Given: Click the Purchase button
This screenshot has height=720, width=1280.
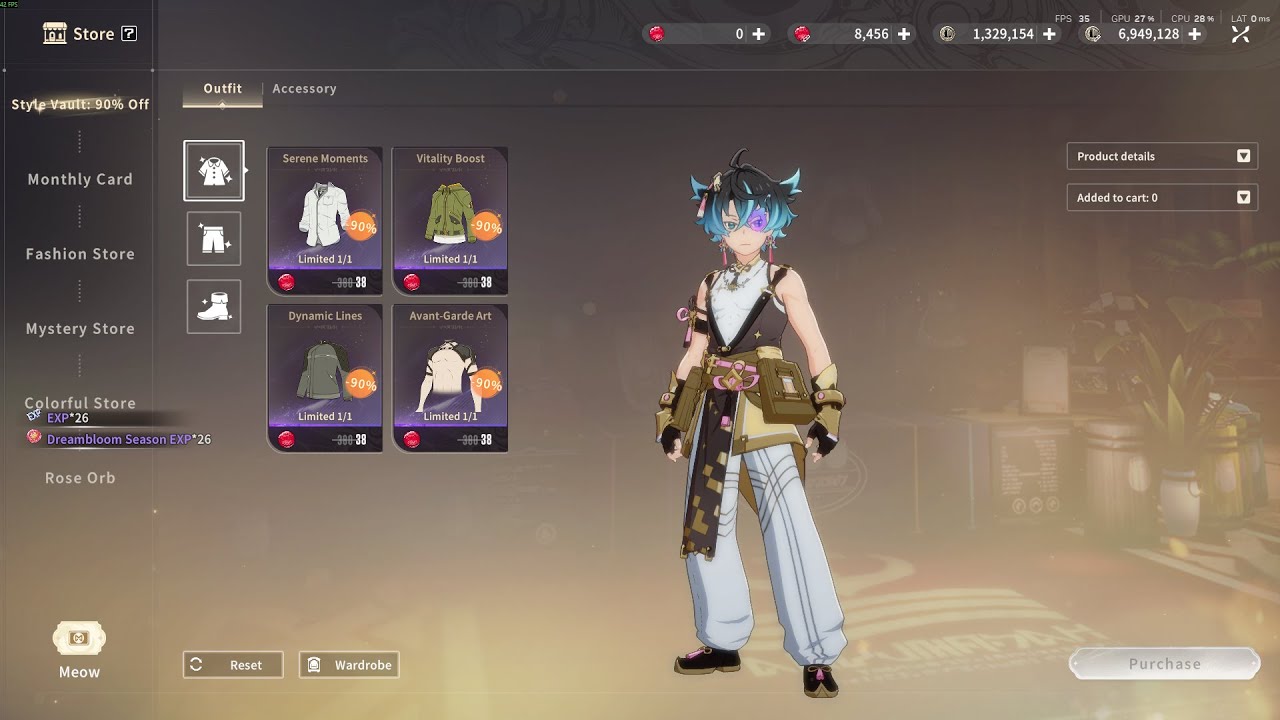Looking at the screenshot, I should click(x=1164, y=664).
